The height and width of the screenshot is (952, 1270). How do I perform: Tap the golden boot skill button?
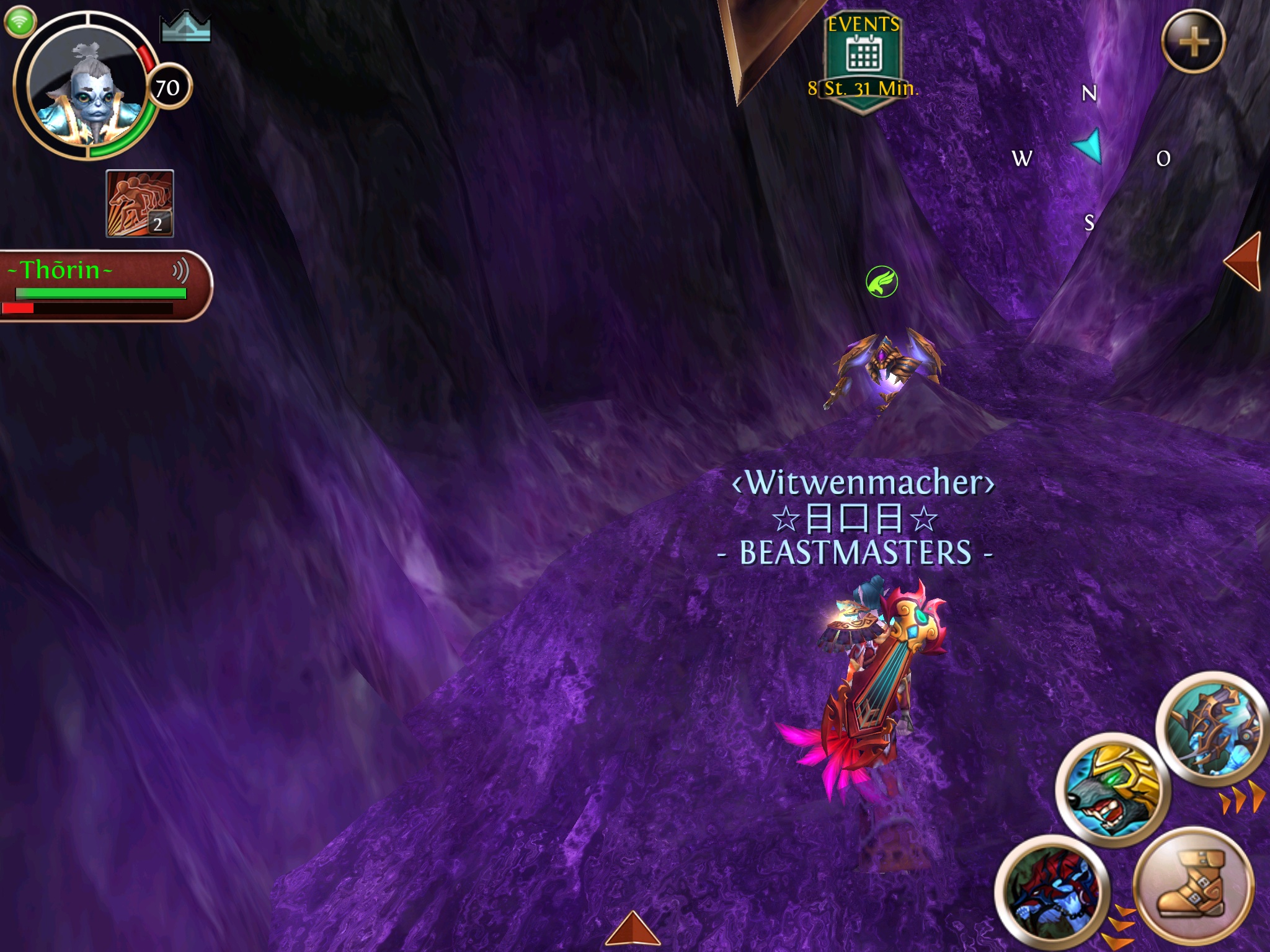pyautogui.click(x=1192, y=884)
